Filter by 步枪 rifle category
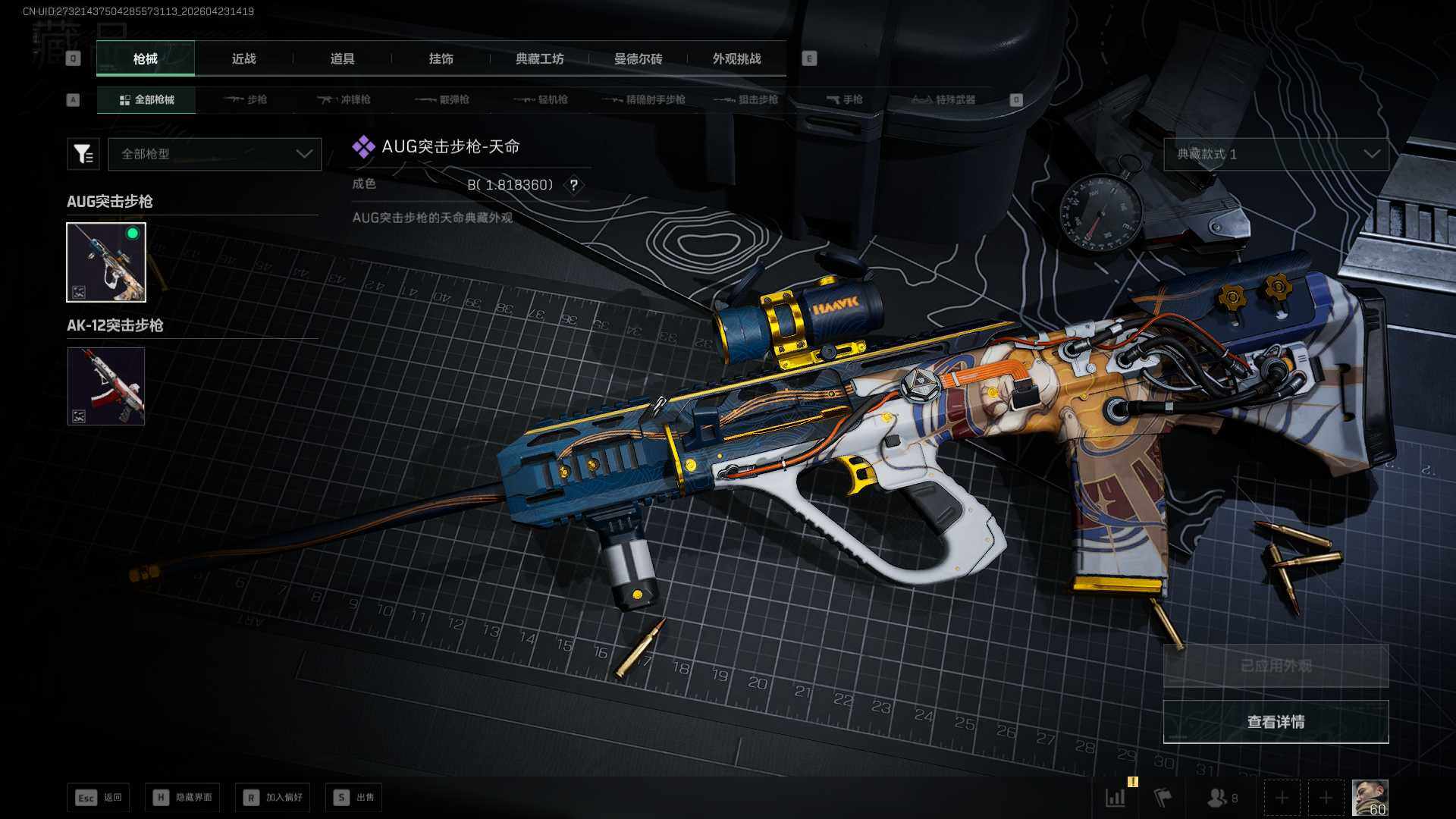The width and height of the screenshot is (1456, 819). [x=246, y=100]
